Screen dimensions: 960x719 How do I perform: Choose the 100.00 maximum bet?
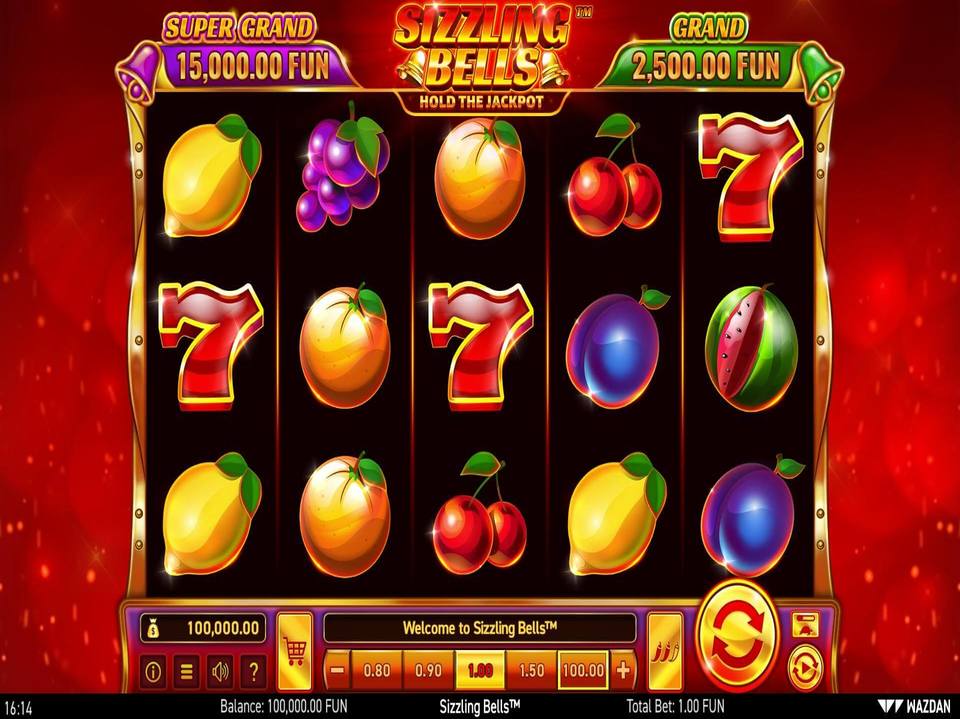(x=583, y=670)
